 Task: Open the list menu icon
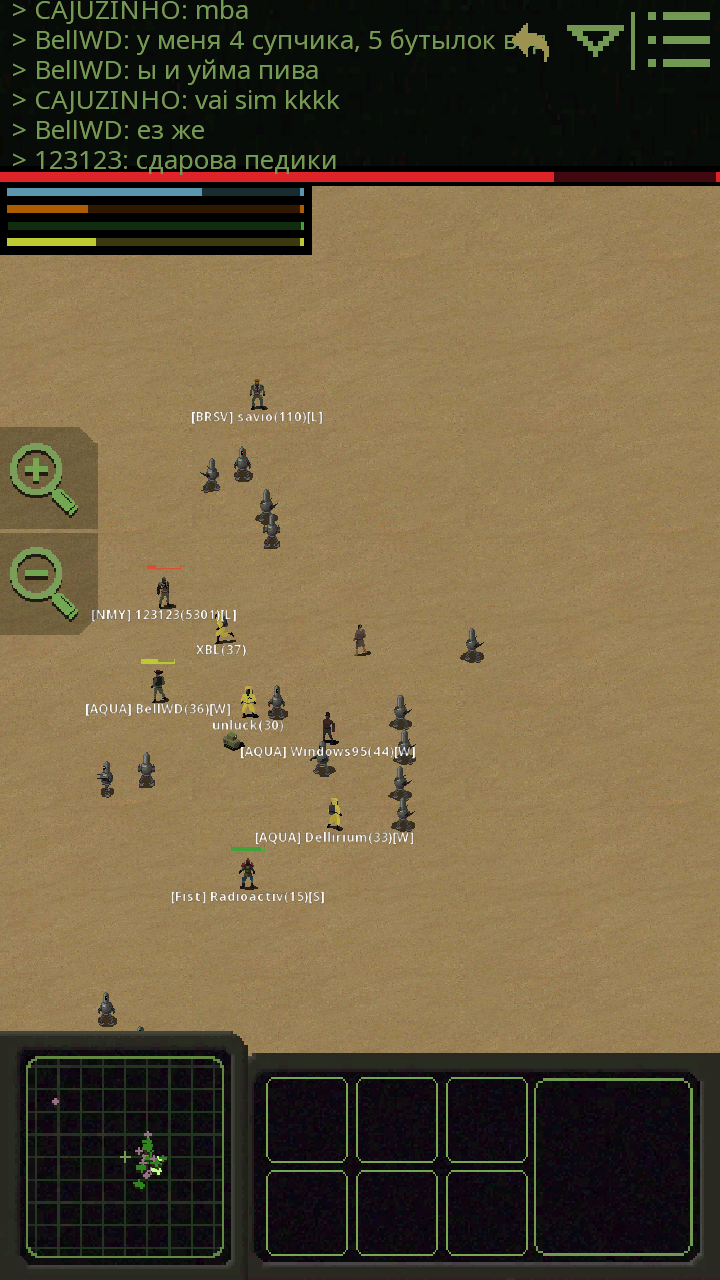click(x=677, y=40)
